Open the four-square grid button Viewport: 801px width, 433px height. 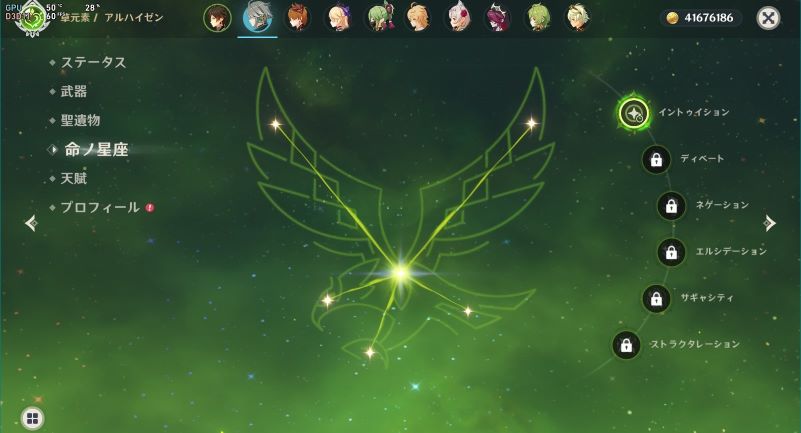tap(32, 418)
